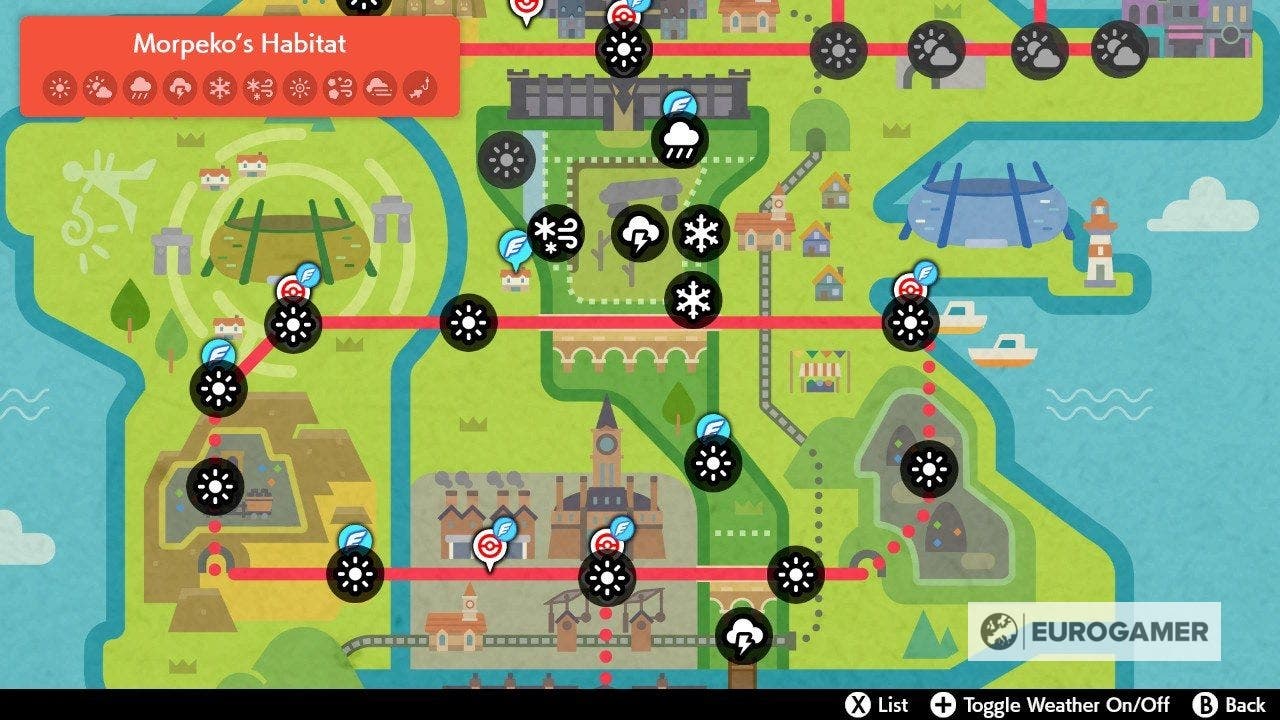Select the clear sunny weather legend icon
Screen dimensions: 1280x720
coord(60,87)
